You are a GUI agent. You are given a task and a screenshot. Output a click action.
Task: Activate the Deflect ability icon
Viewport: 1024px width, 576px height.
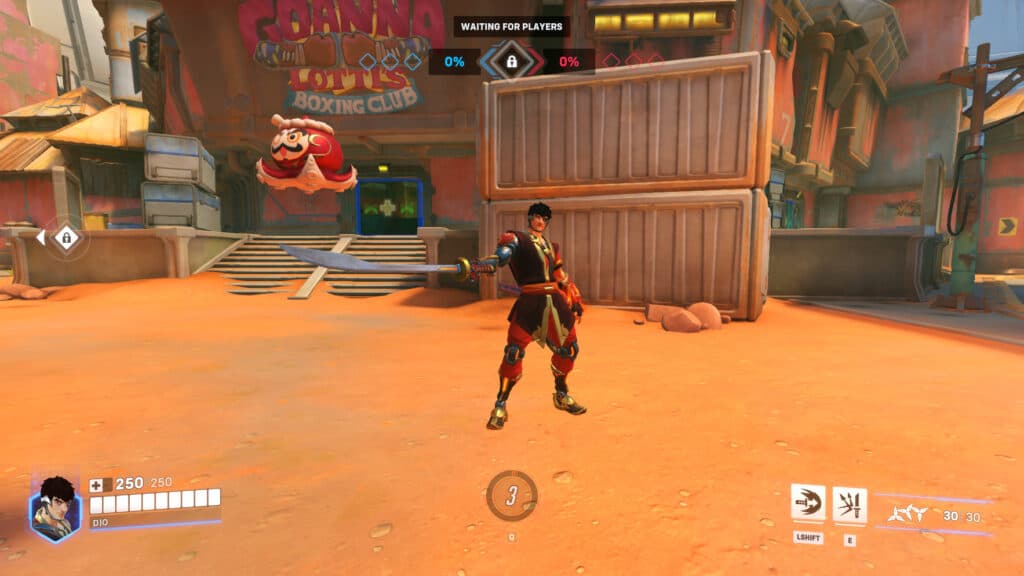tap(850, 503)
